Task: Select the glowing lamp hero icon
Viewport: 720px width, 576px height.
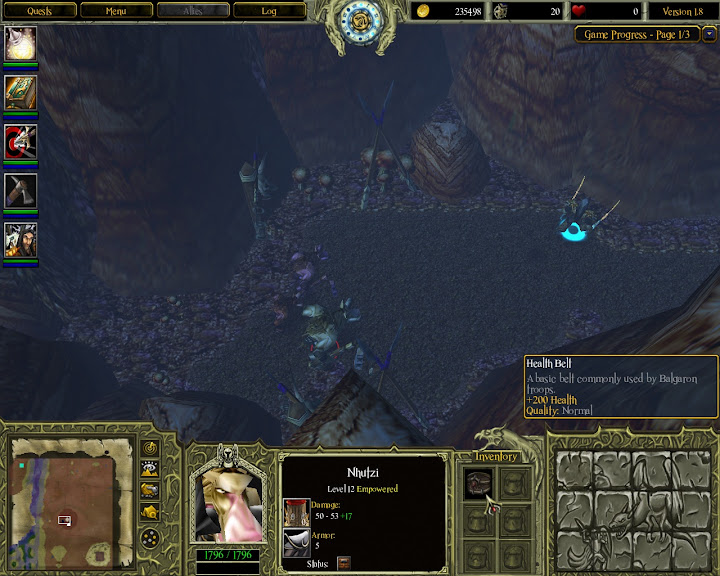Action: (21, 43)
